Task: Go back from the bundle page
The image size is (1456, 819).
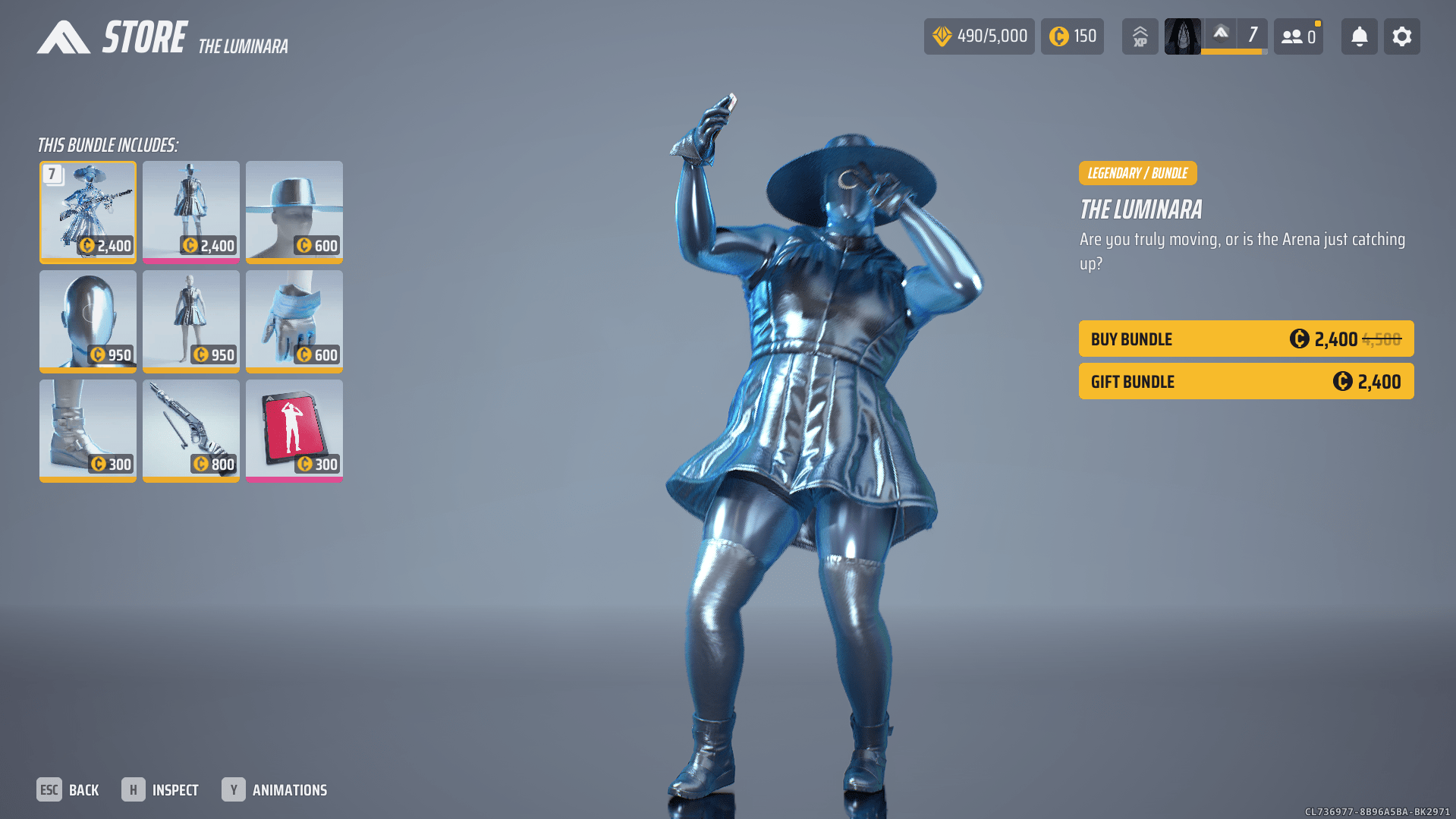Action: click(x=68, y=790)
